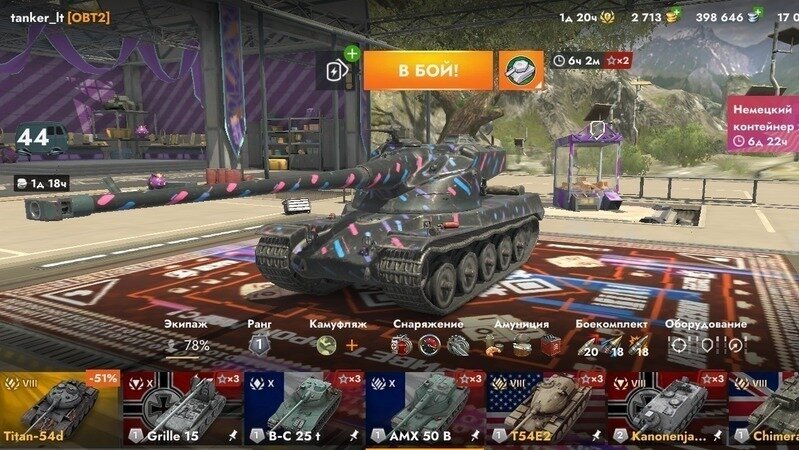
Task: Pick the T54E2 tank card
Action: (x=547, y=408)
